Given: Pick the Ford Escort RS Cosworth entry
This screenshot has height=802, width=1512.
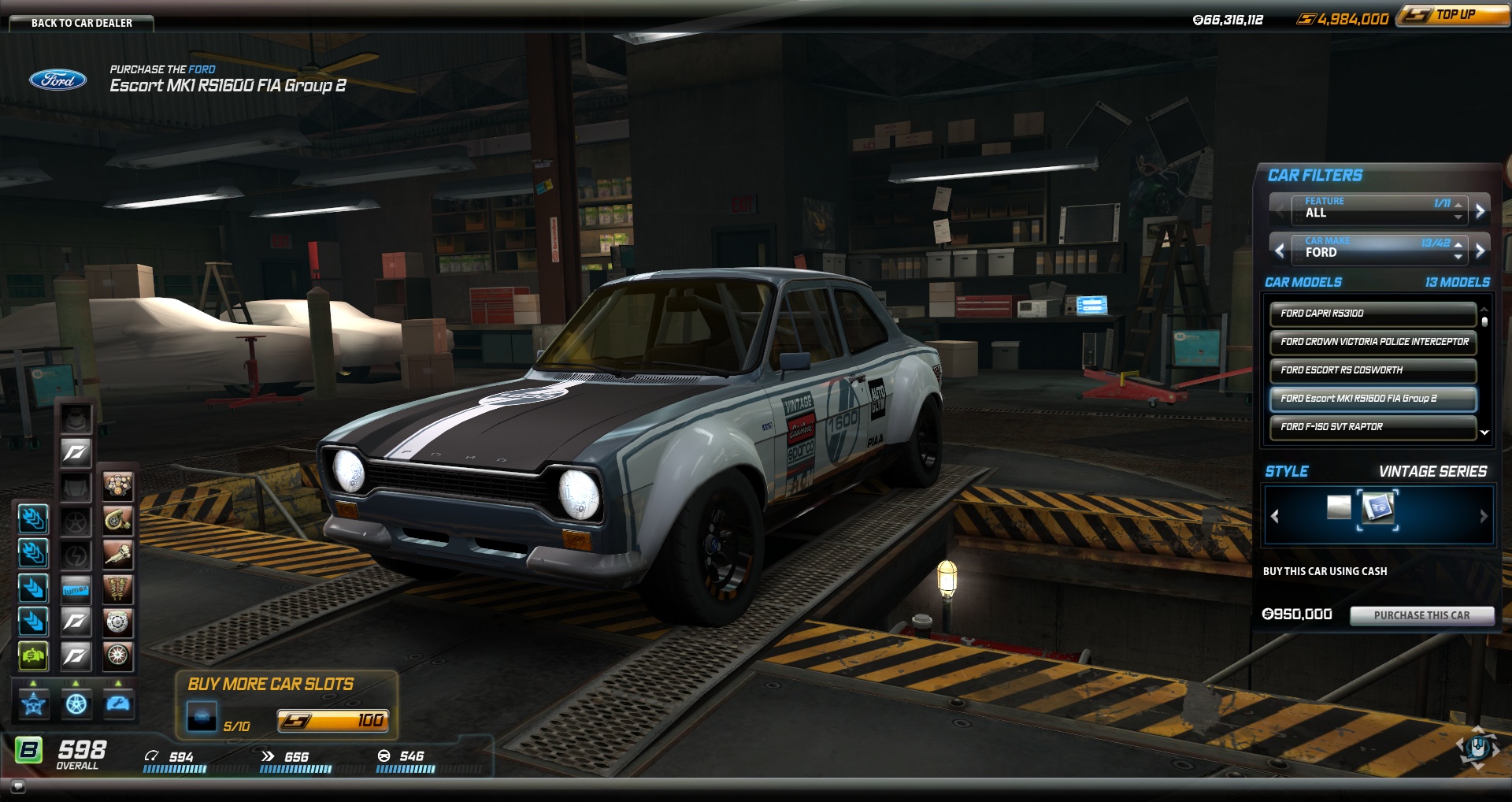Looking at the screenshot, I should (x=1372, y=370).
